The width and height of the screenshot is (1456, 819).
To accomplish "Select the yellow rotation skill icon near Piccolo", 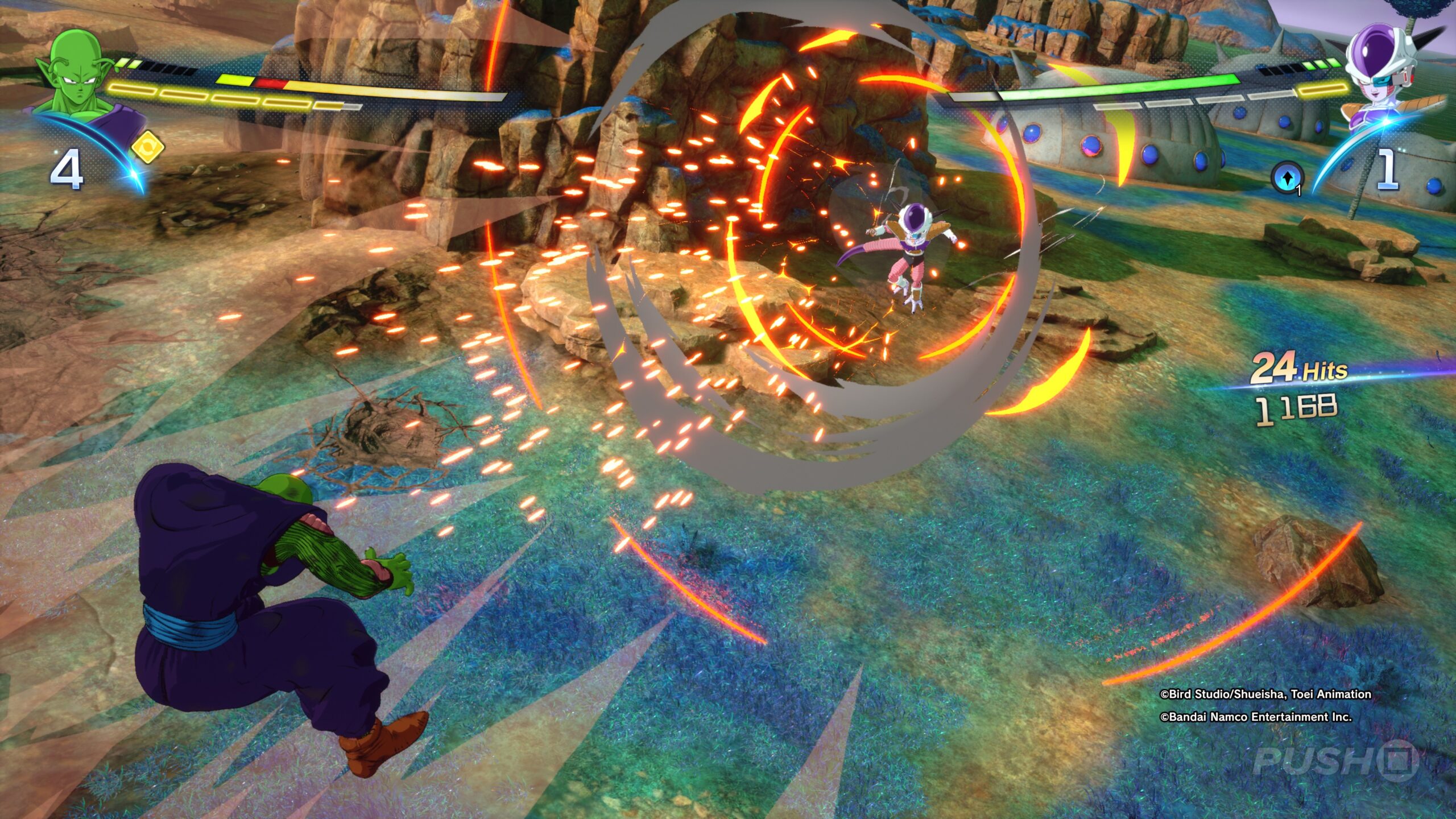I will pyautogui.click(x=148, y=148).
